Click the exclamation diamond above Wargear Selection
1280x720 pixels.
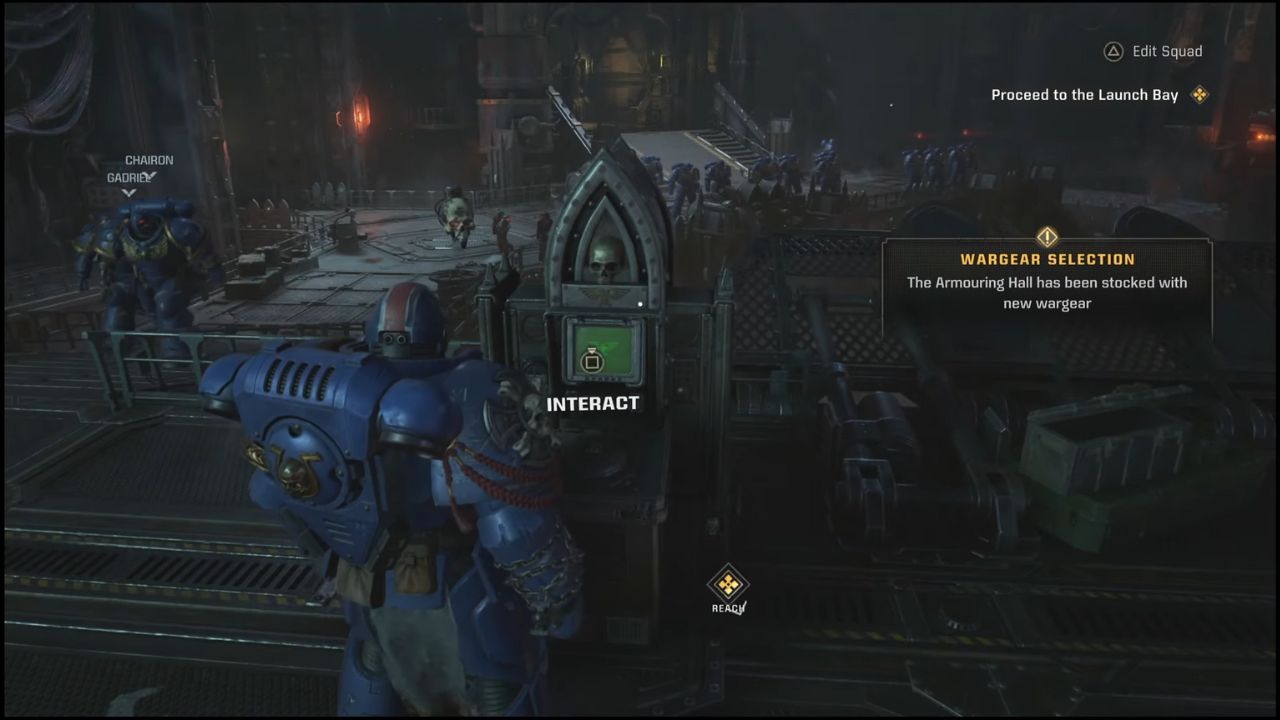(1046, 237)
